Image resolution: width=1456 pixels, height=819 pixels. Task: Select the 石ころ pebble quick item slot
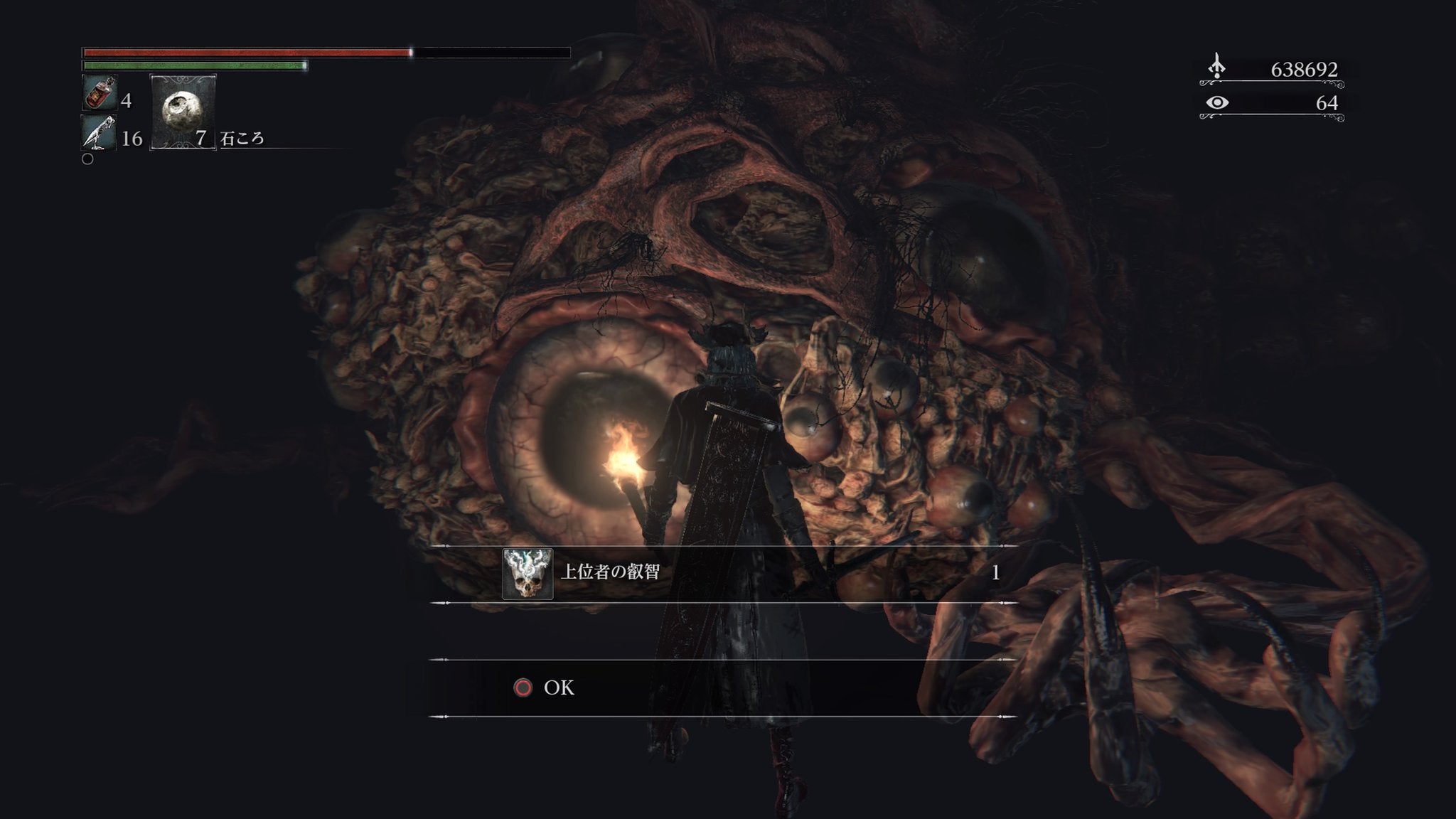(x=183, y=112)
